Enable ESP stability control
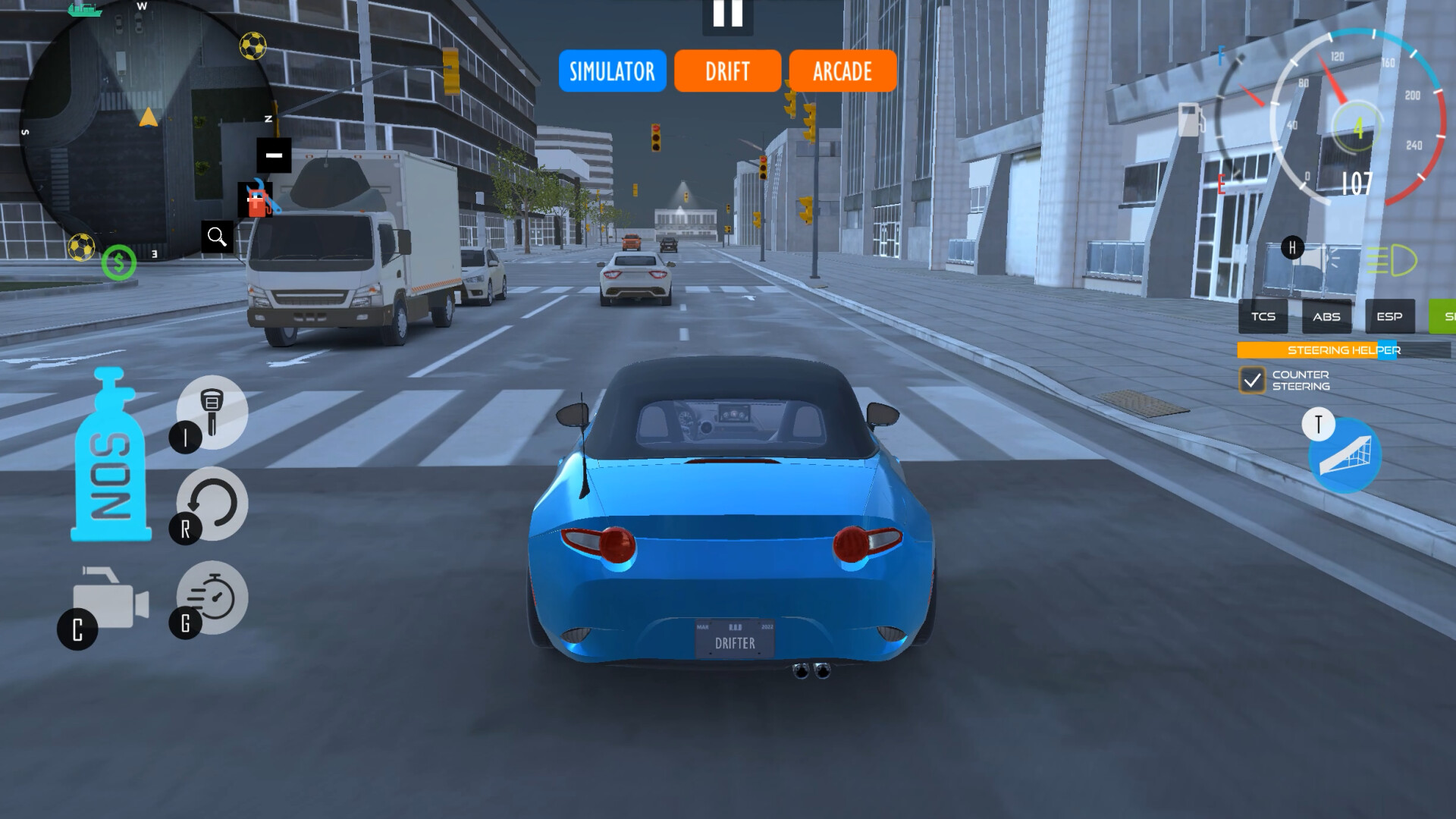The width and height of the screenshot is (1456, 819). (x=1389, y=316)
